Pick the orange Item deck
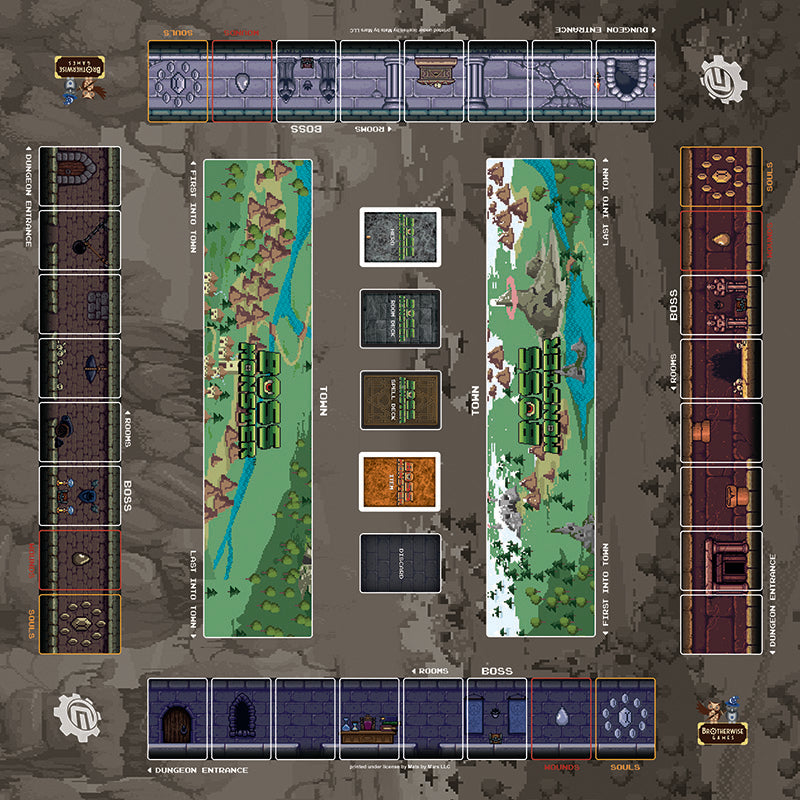The image size is (800, 800). pos(401,481)
